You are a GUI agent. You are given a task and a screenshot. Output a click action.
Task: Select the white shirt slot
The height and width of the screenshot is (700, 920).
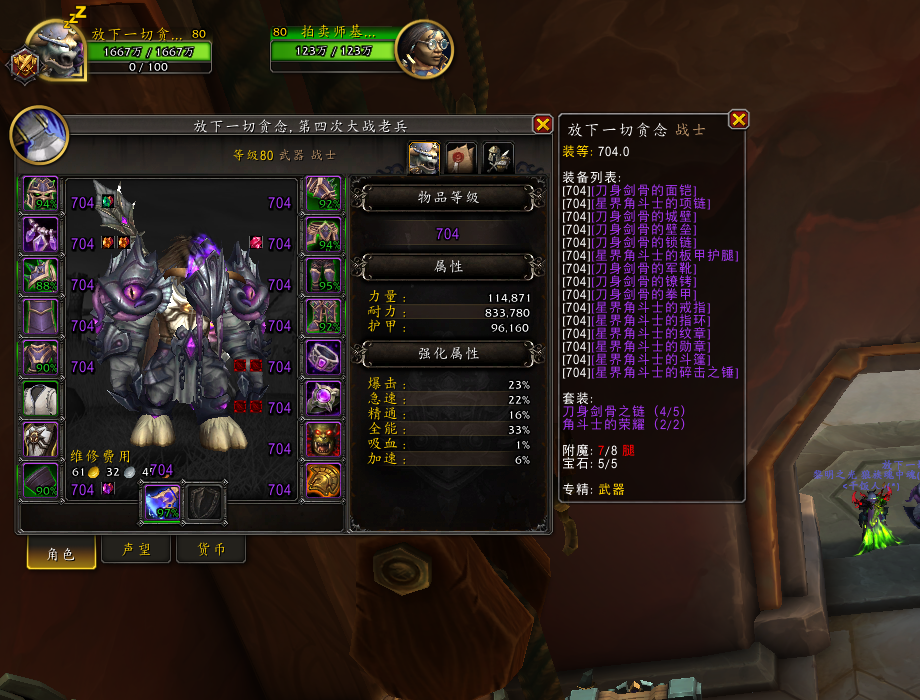tap(41, 399)
